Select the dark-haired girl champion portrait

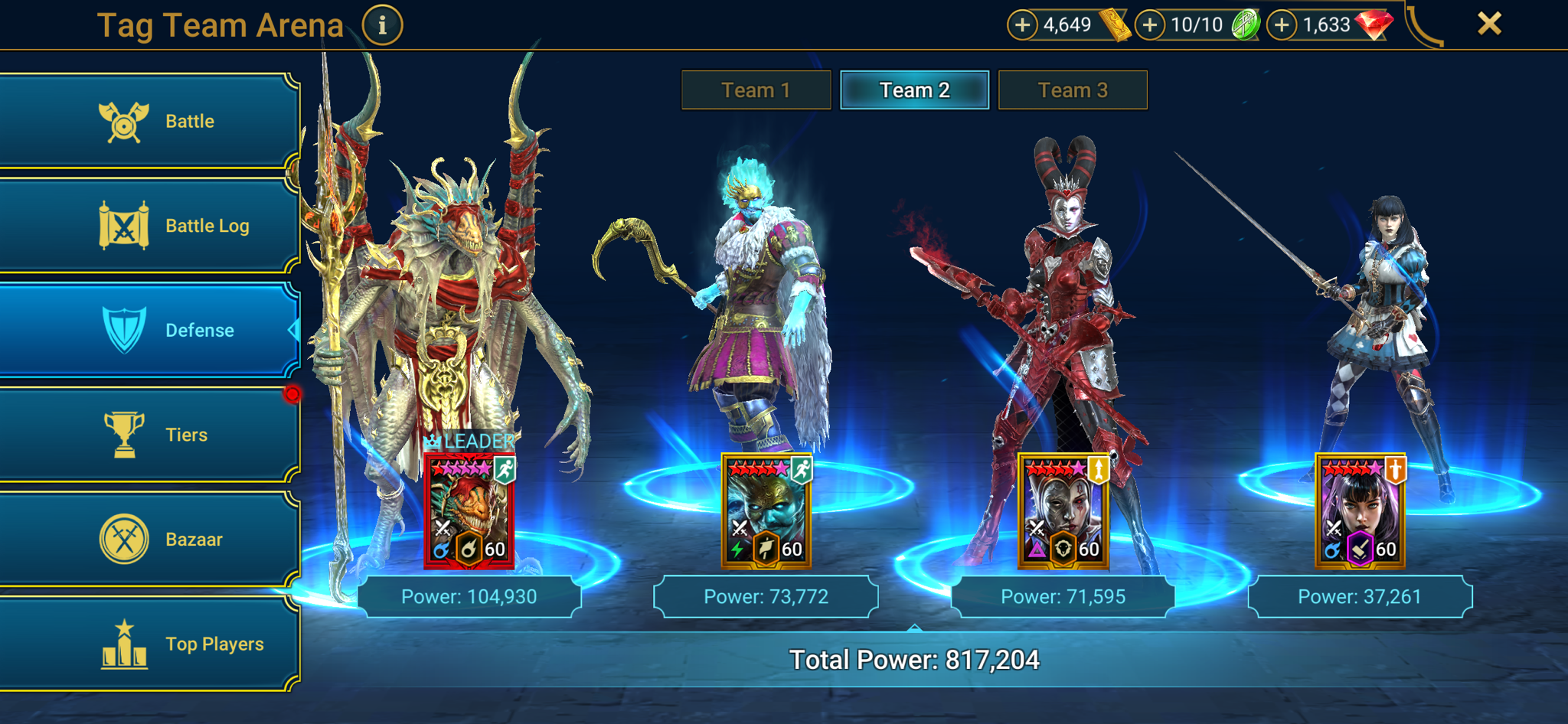(1361, 511)
